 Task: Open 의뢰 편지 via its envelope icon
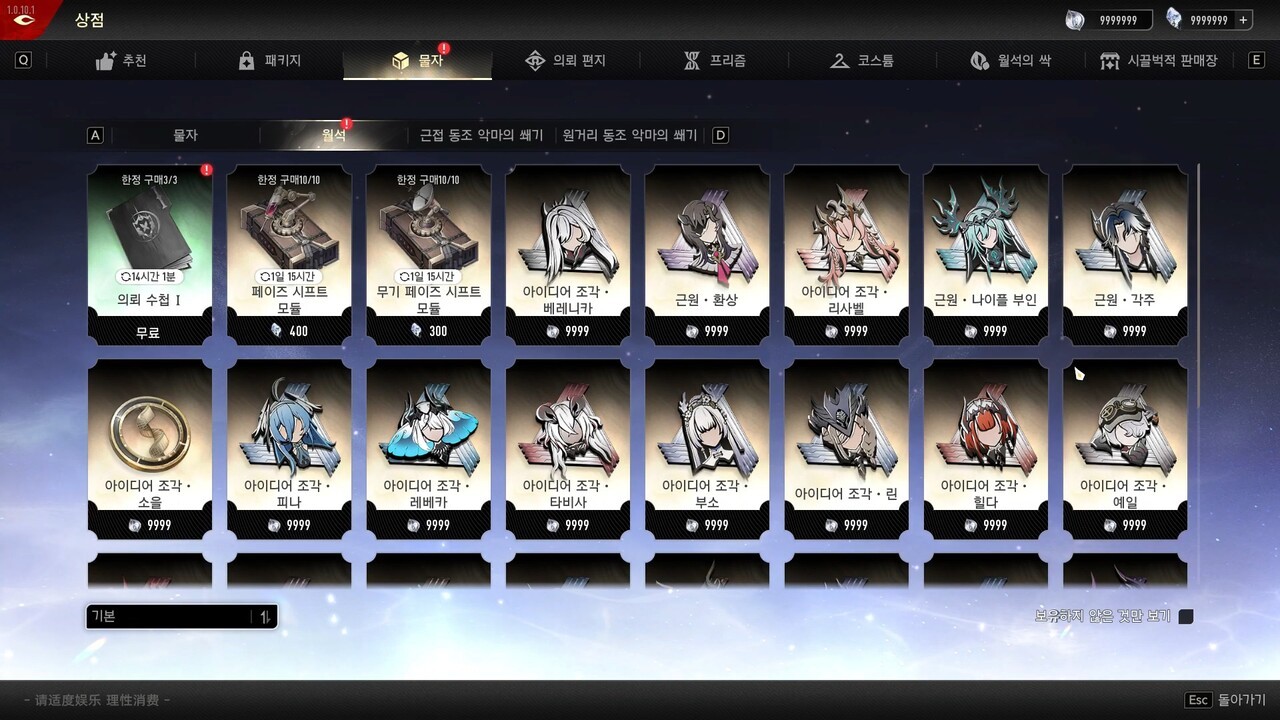pyautogui.click(x=536, y=60)
